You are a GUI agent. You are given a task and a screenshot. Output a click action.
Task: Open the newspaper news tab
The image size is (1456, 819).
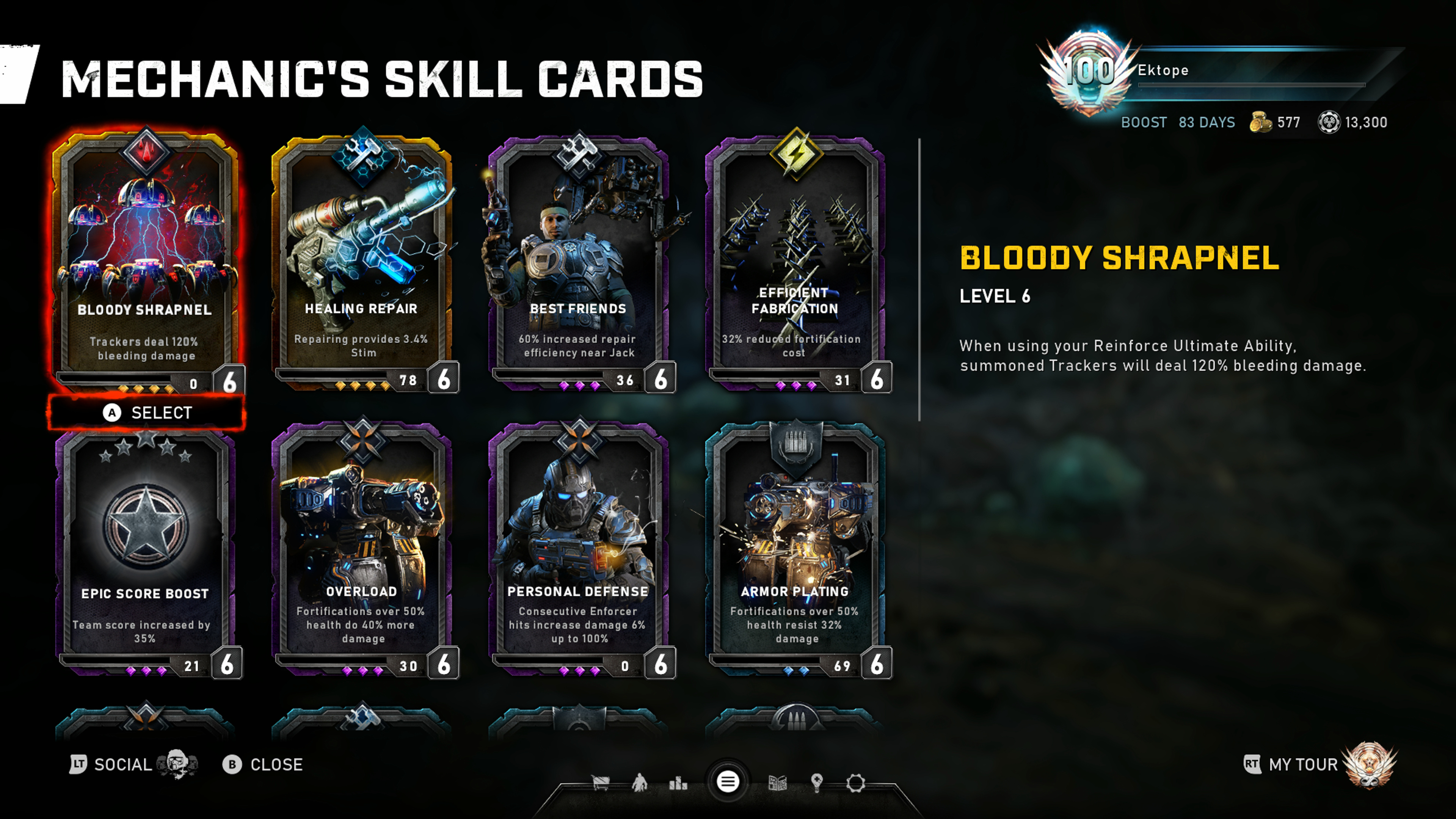(x=778, y=783)
